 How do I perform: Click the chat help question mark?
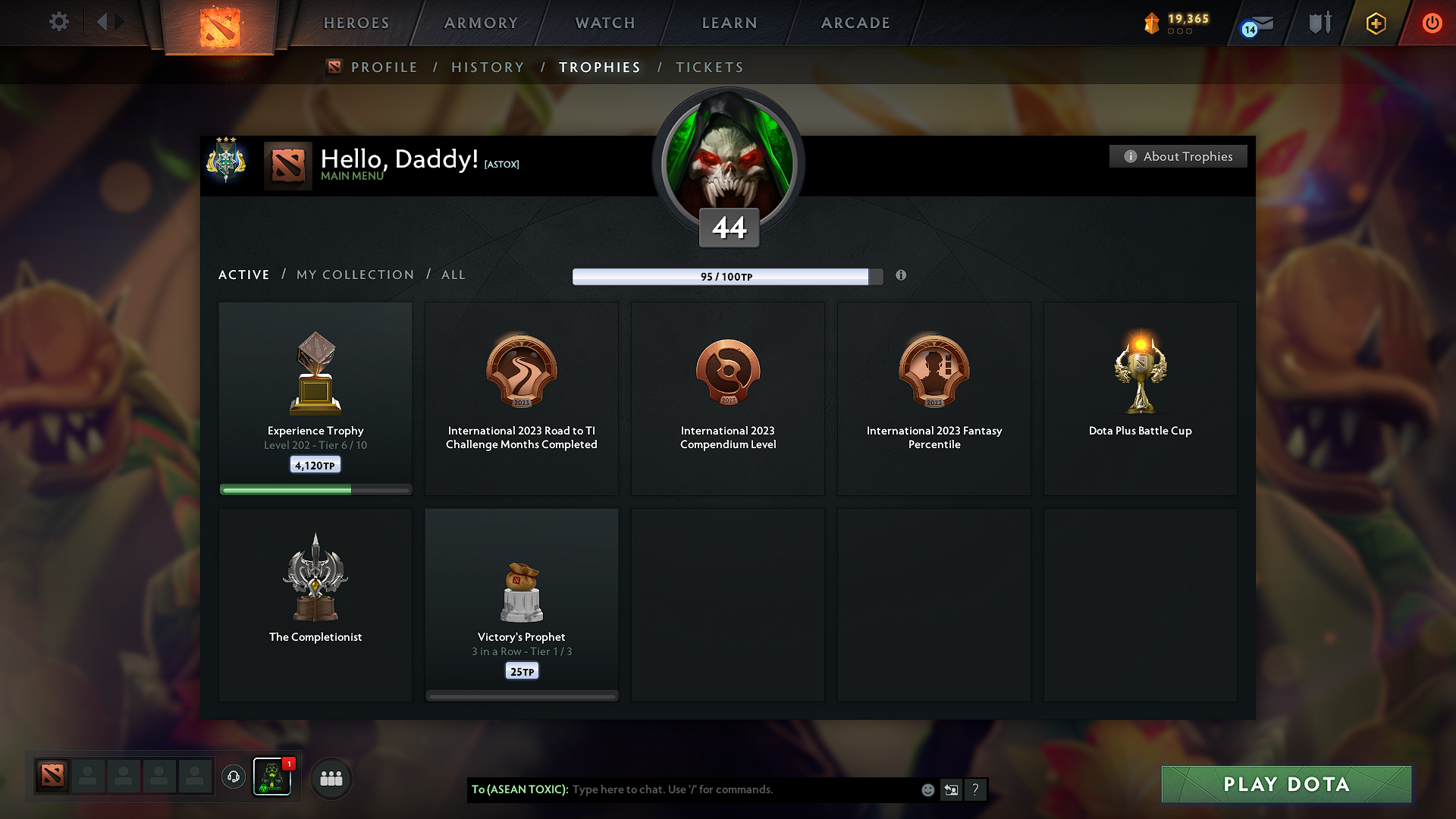(976, 789)
